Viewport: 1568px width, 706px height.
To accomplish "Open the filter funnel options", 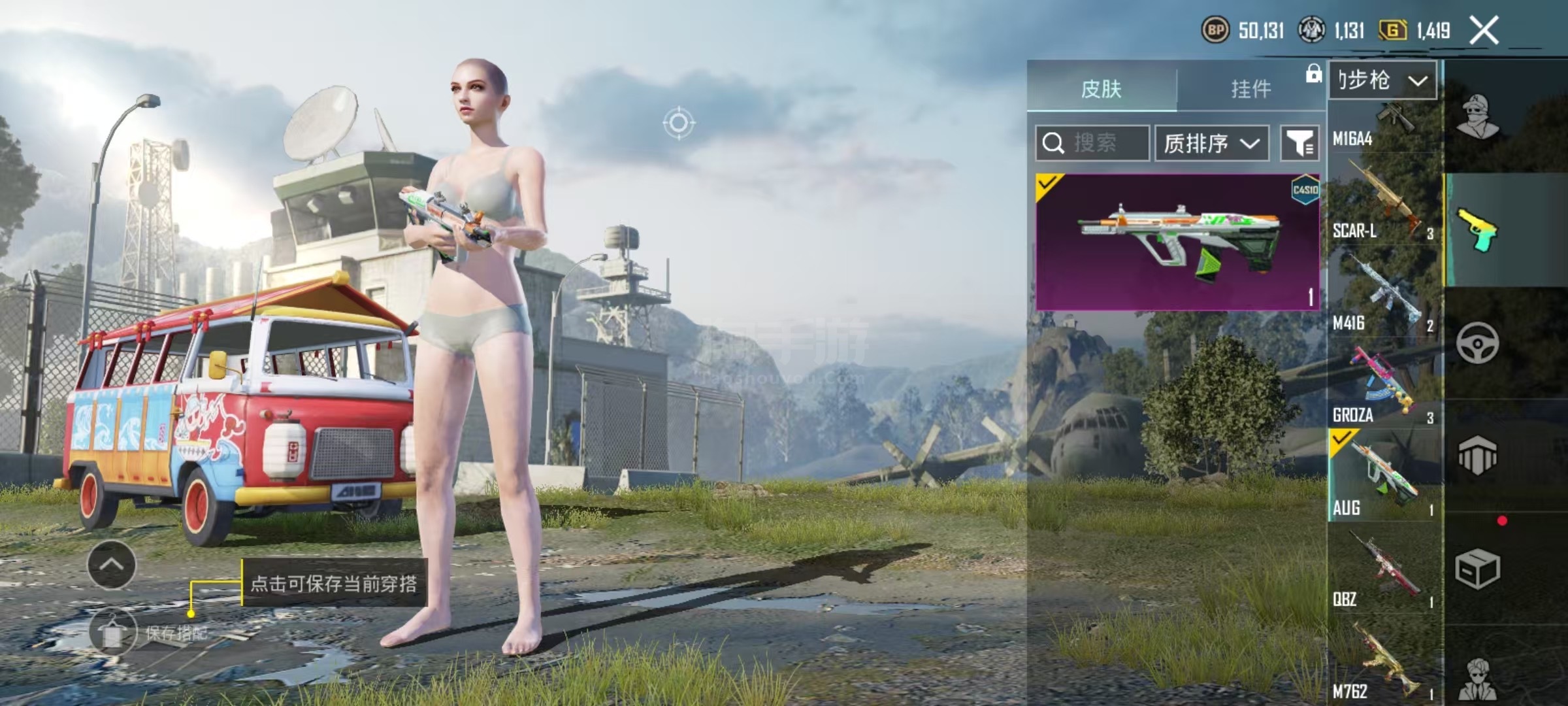I will [1299, 143].
